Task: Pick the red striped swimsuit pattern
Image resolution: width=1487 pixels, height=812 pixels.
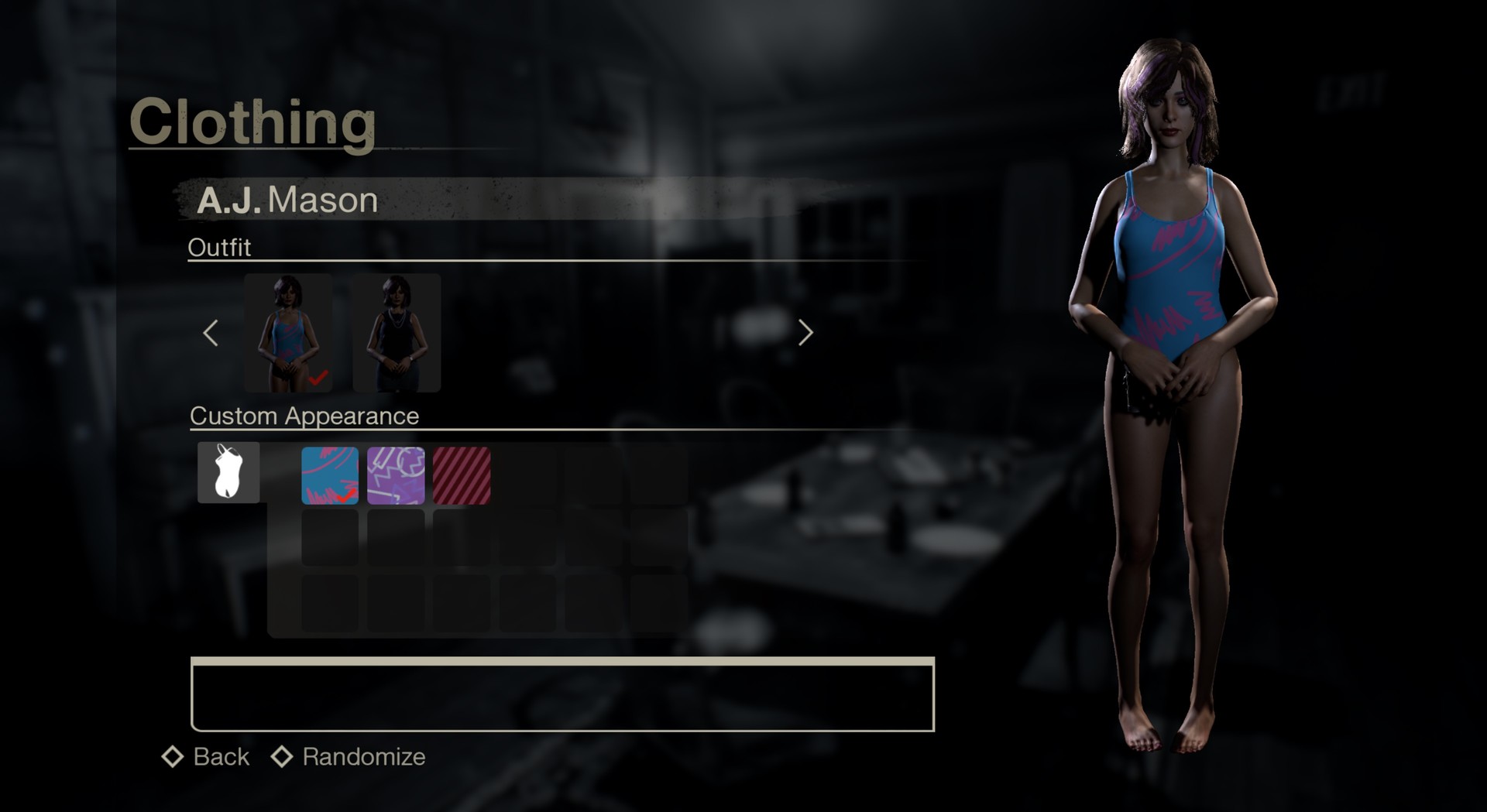Action: [x=462, y=476]
